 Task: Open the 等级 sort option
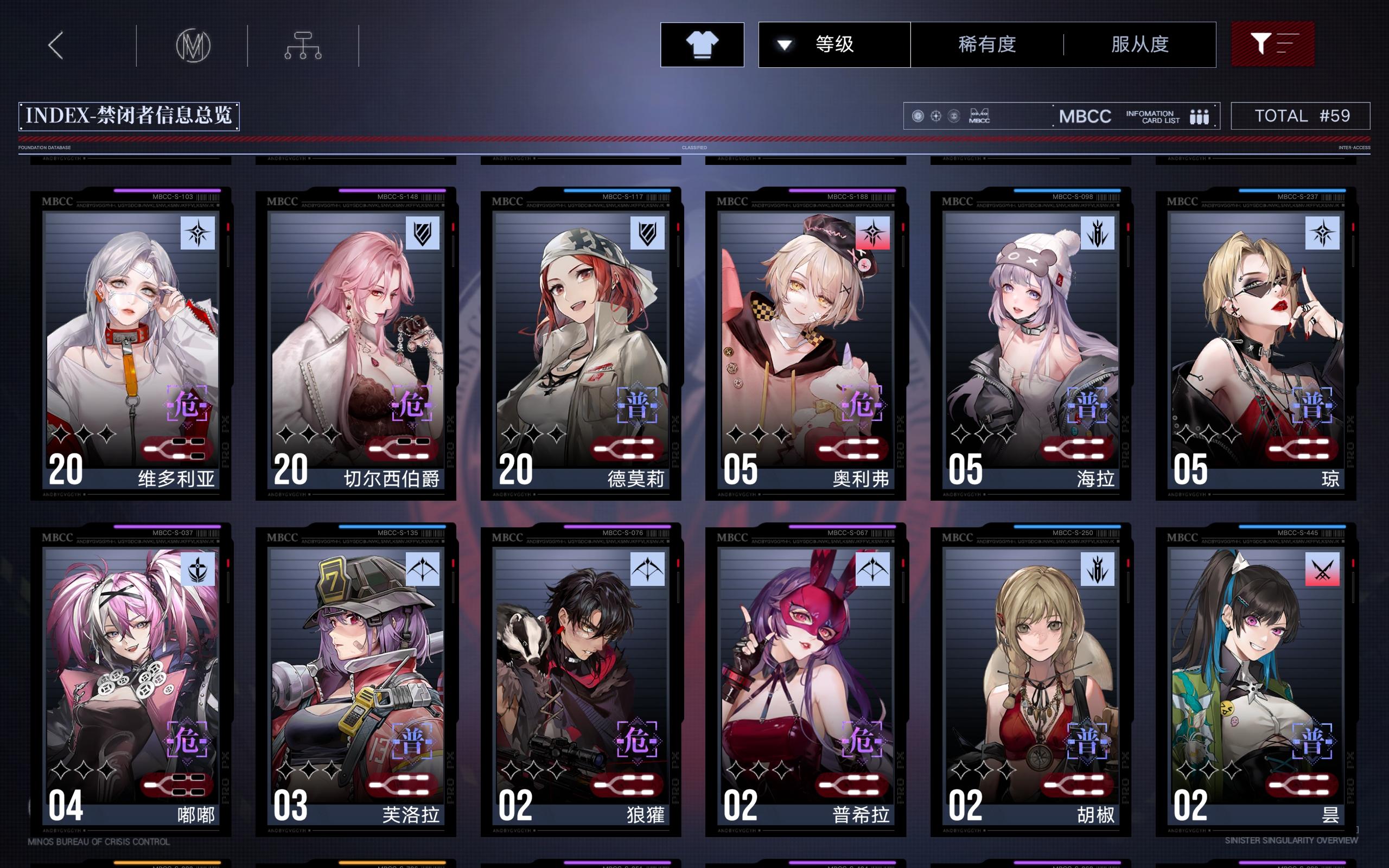pos(834,44)
